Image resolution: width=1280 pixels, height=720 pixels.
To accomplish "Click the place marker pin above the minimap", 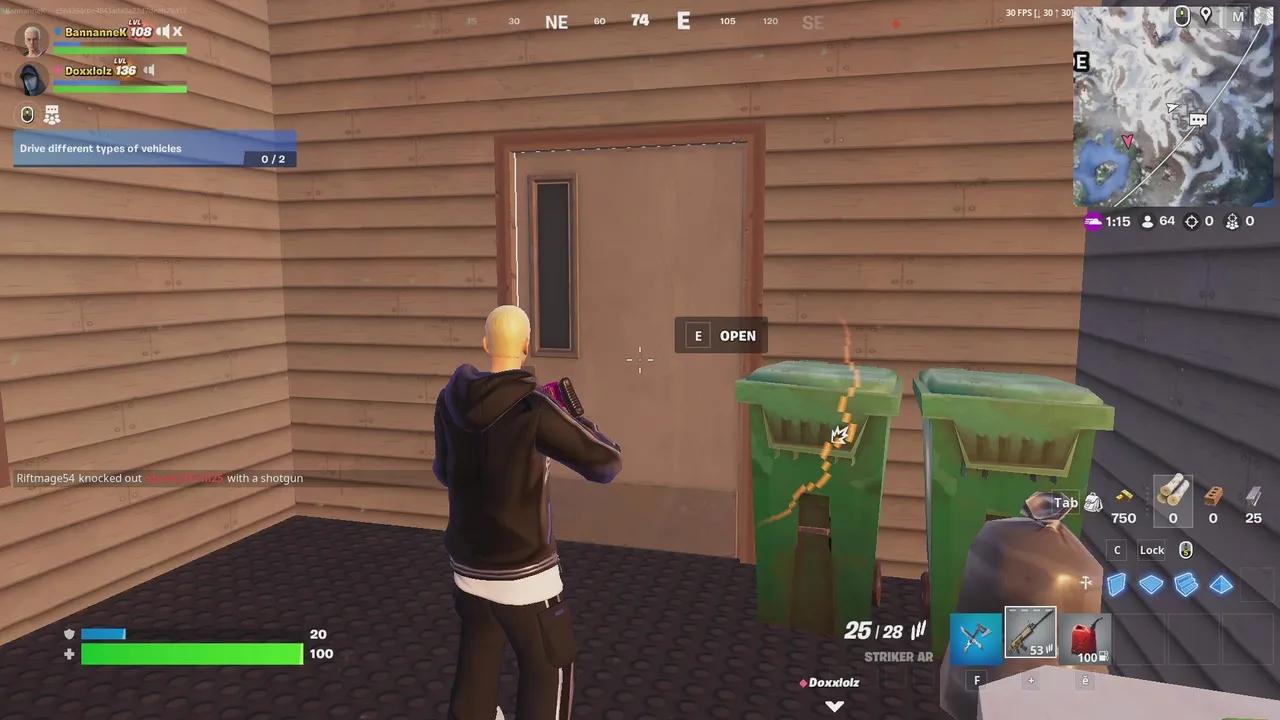I will pyautogui.click(x=1207, y=17).
